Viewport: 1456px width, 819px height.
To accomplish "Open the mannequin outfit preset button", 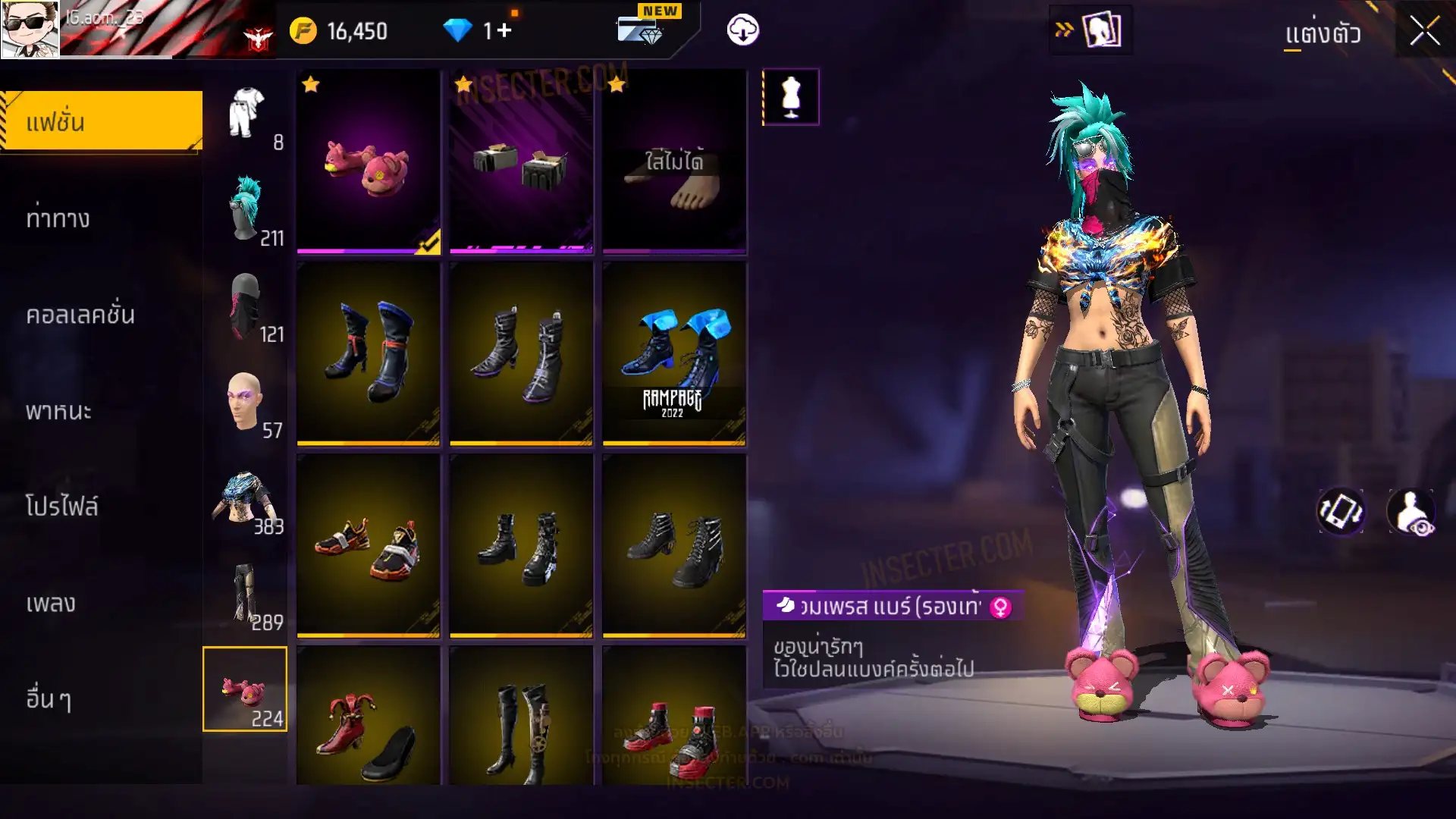I will [790, 97].
